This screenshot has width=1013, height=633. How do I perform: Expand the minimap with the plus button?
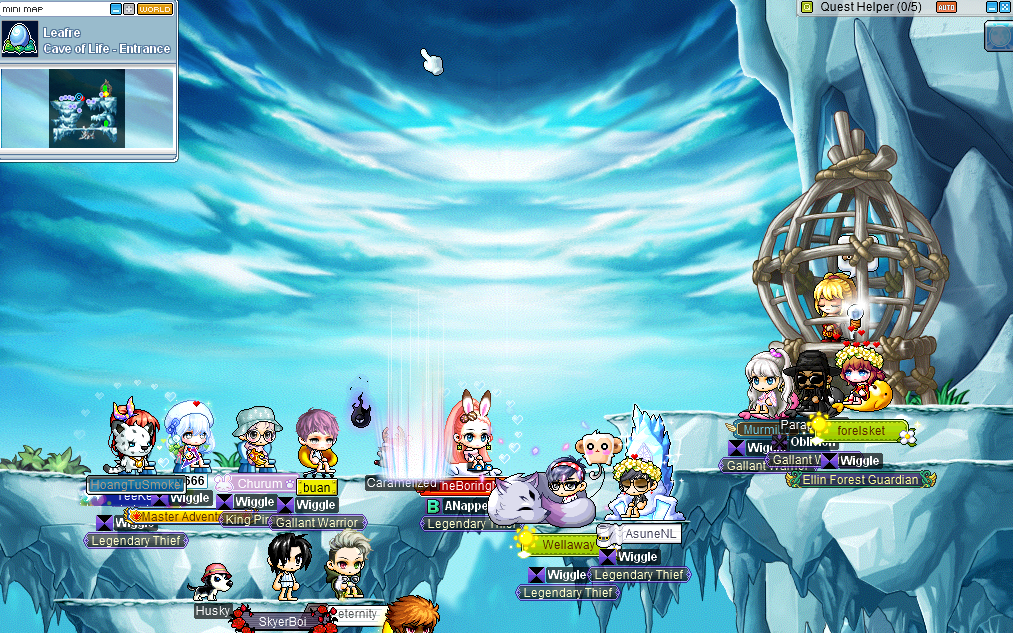pyautogui.click(x=129, y=9)
